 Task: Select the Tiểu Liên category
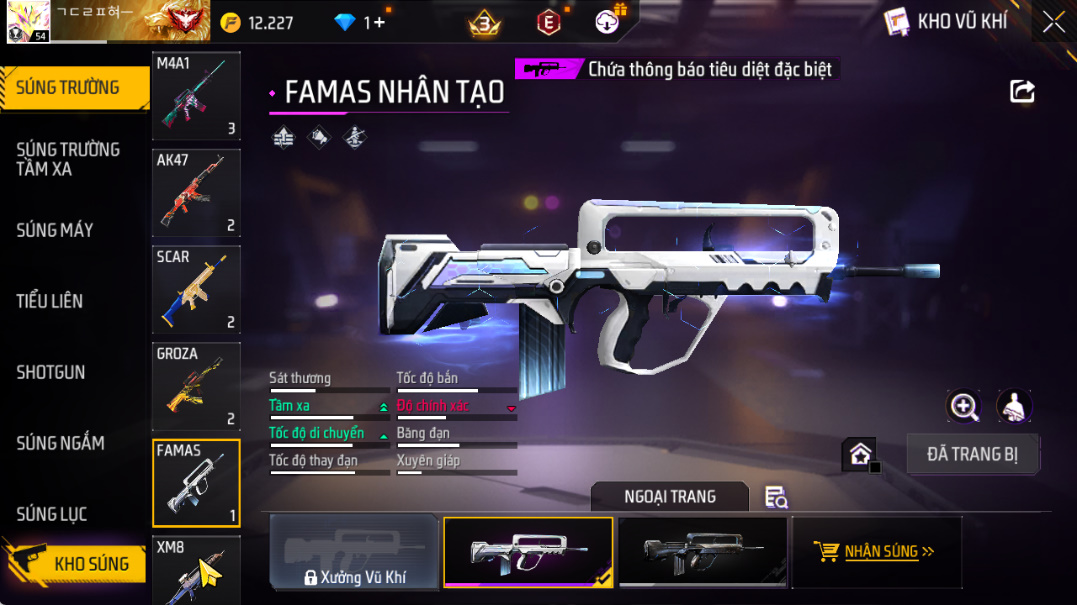[50, 301]
